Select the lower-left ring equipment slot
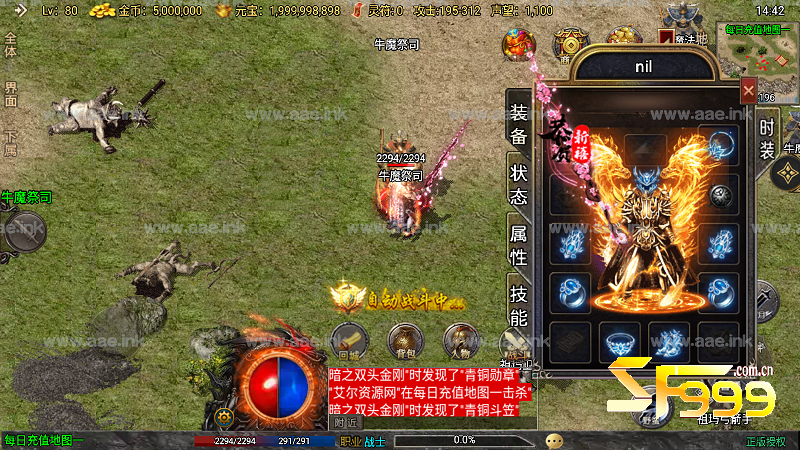Screen dimensions: 800x450 coord(571,290)
